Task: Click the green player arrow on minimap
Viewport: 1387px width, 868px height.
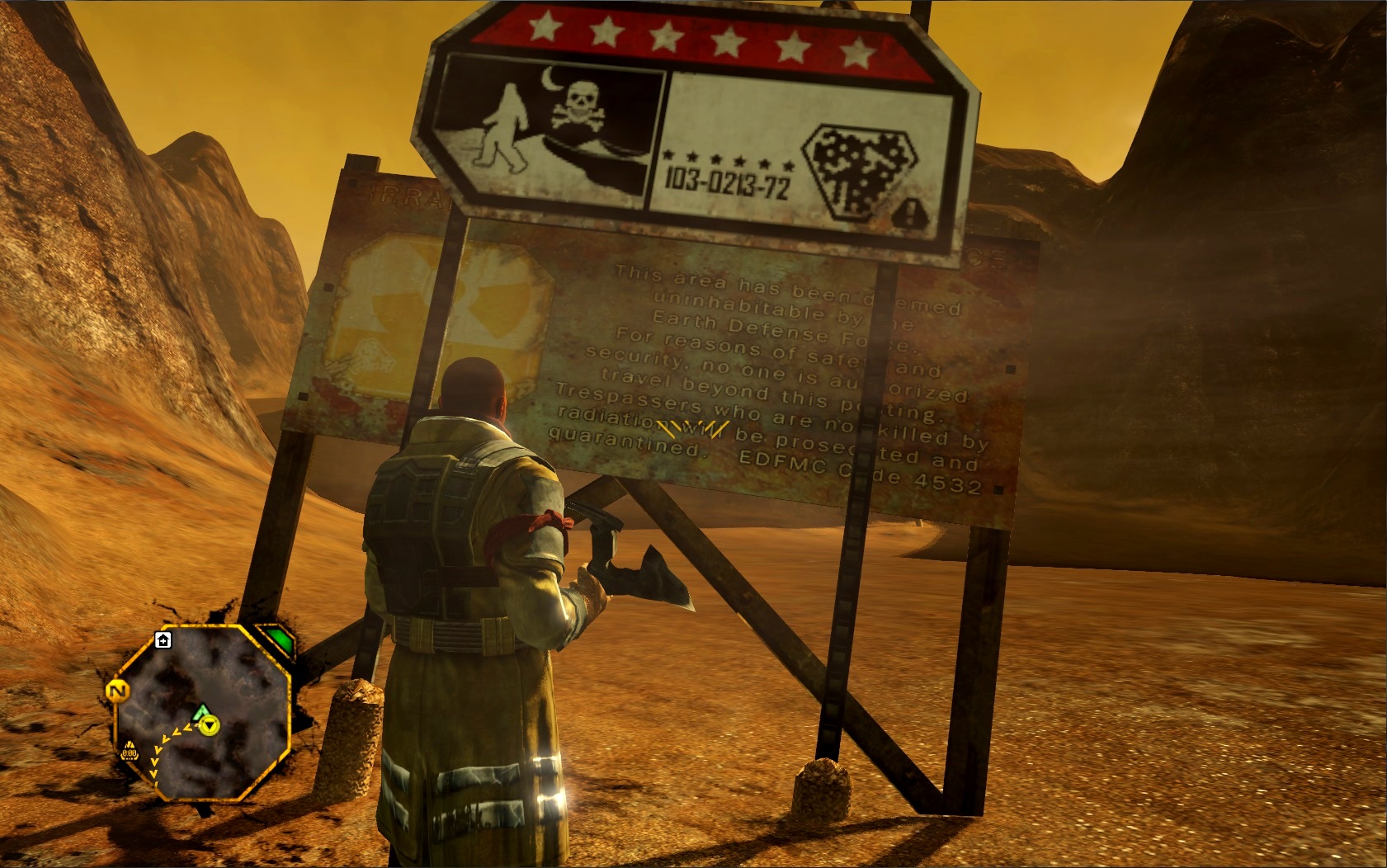Action: (202, 710)
